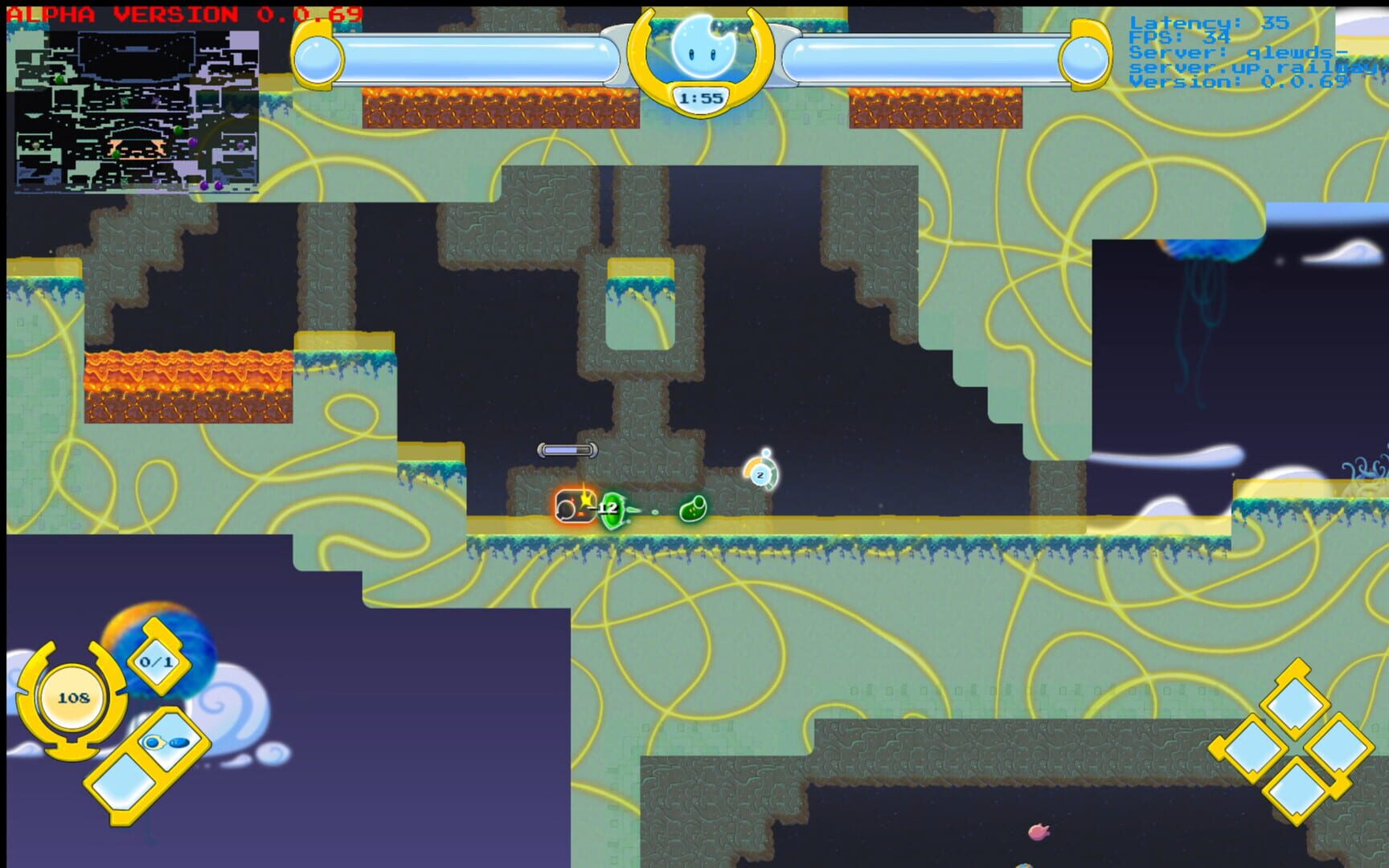Toggle the minimap in the top-left corner
This screenshot has height=868, width=1389.
point(137,108)
